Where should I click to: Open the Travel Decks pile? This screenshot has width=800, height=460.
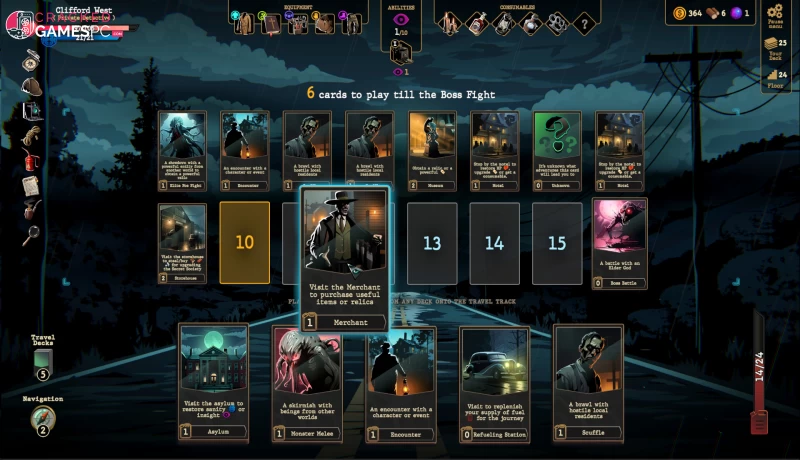(x=43, y=360)
